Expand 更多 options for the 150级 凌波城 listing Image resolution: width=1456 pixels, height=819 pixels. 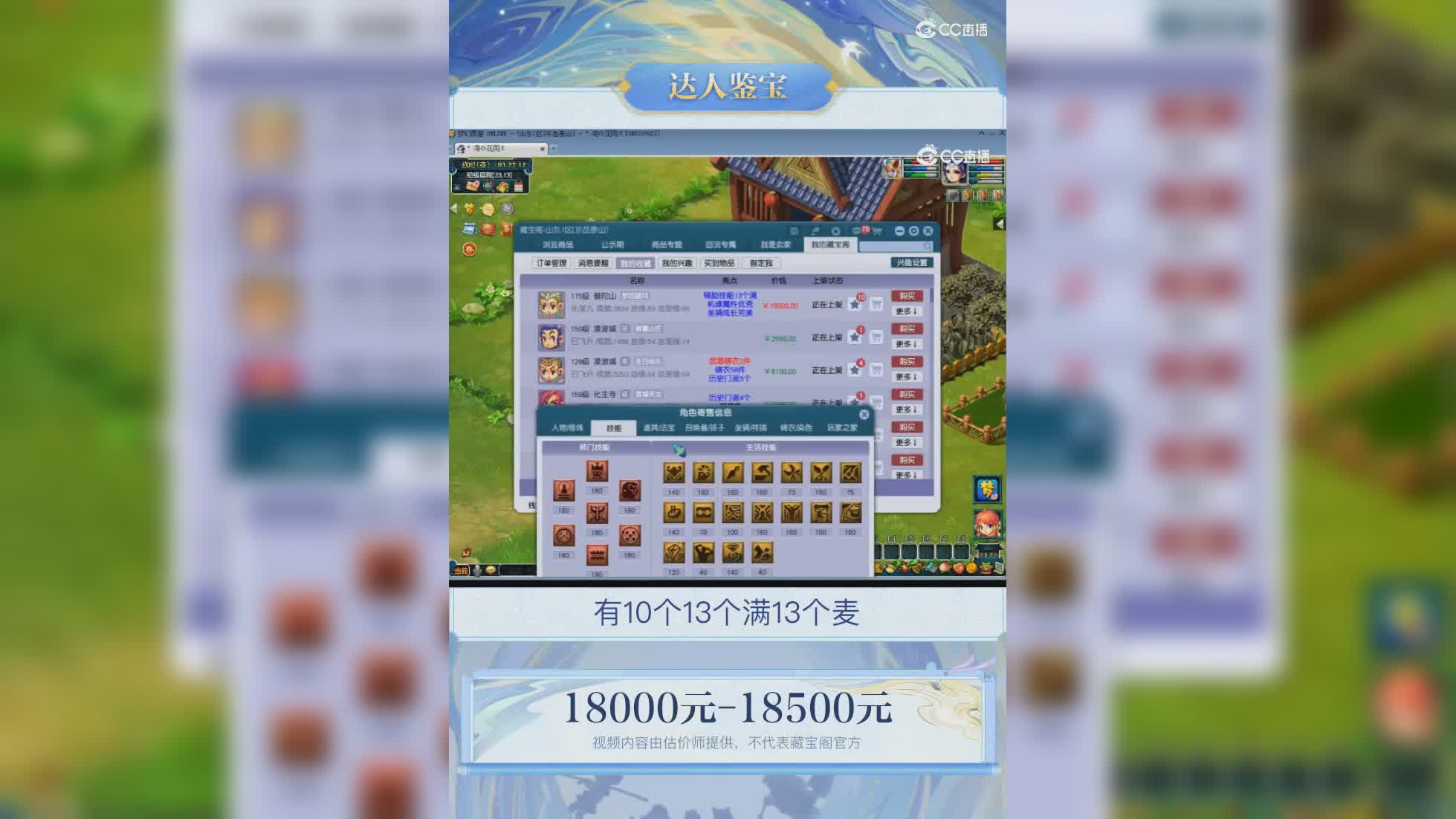click(907, 343)
